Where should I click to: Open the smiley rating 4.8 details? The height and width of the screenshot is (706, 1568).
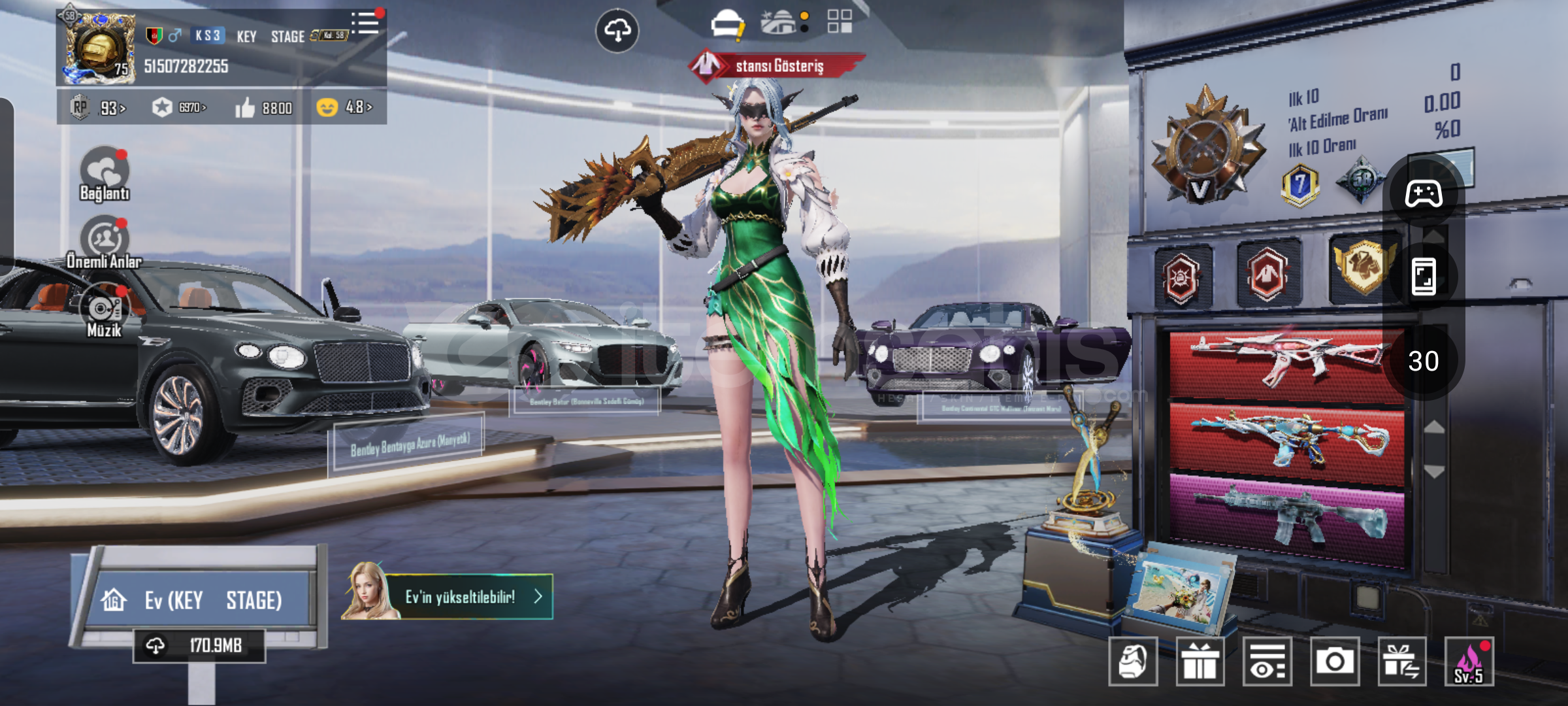tap(344, 107)
